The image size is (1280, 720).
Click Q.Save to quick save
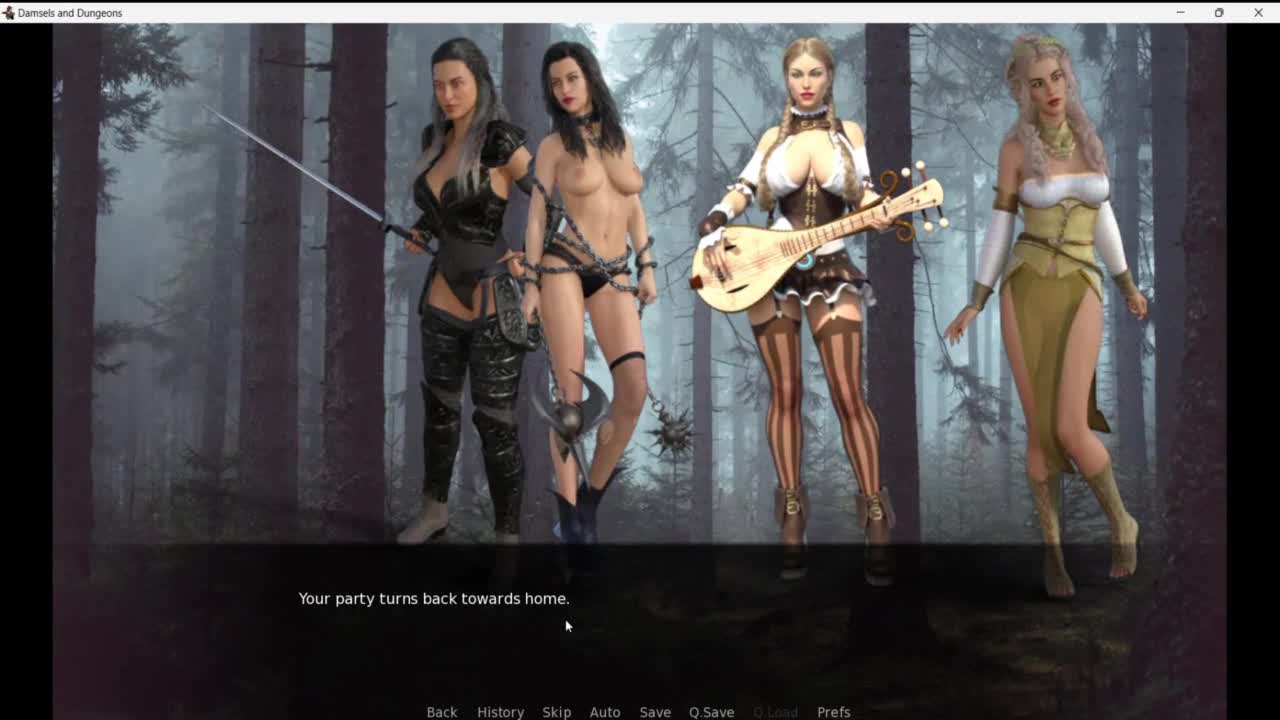(711, 712)
